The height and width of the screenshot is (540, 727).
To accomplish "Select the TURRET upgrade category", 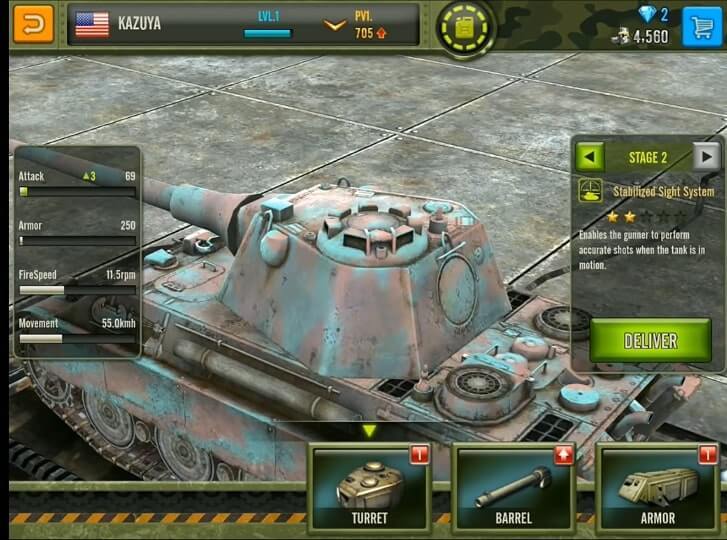I will (x=369, y=489).
